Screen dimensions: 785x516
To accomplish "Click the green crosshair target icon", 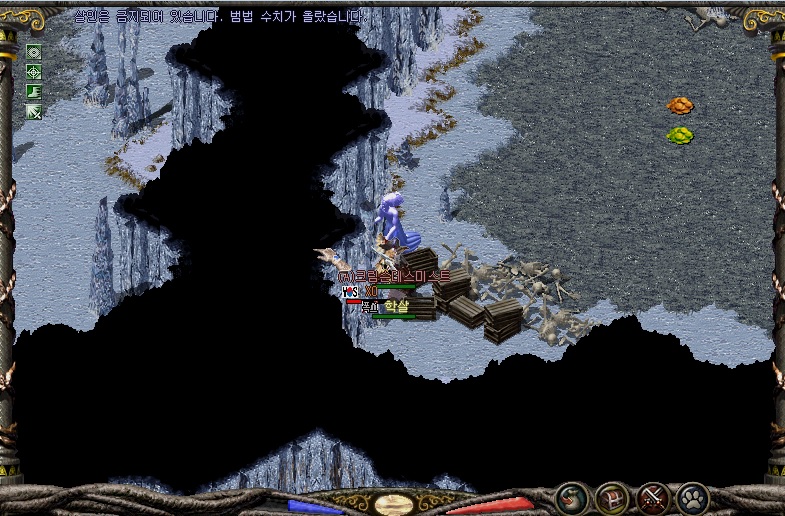I will [x=34, y=72].
